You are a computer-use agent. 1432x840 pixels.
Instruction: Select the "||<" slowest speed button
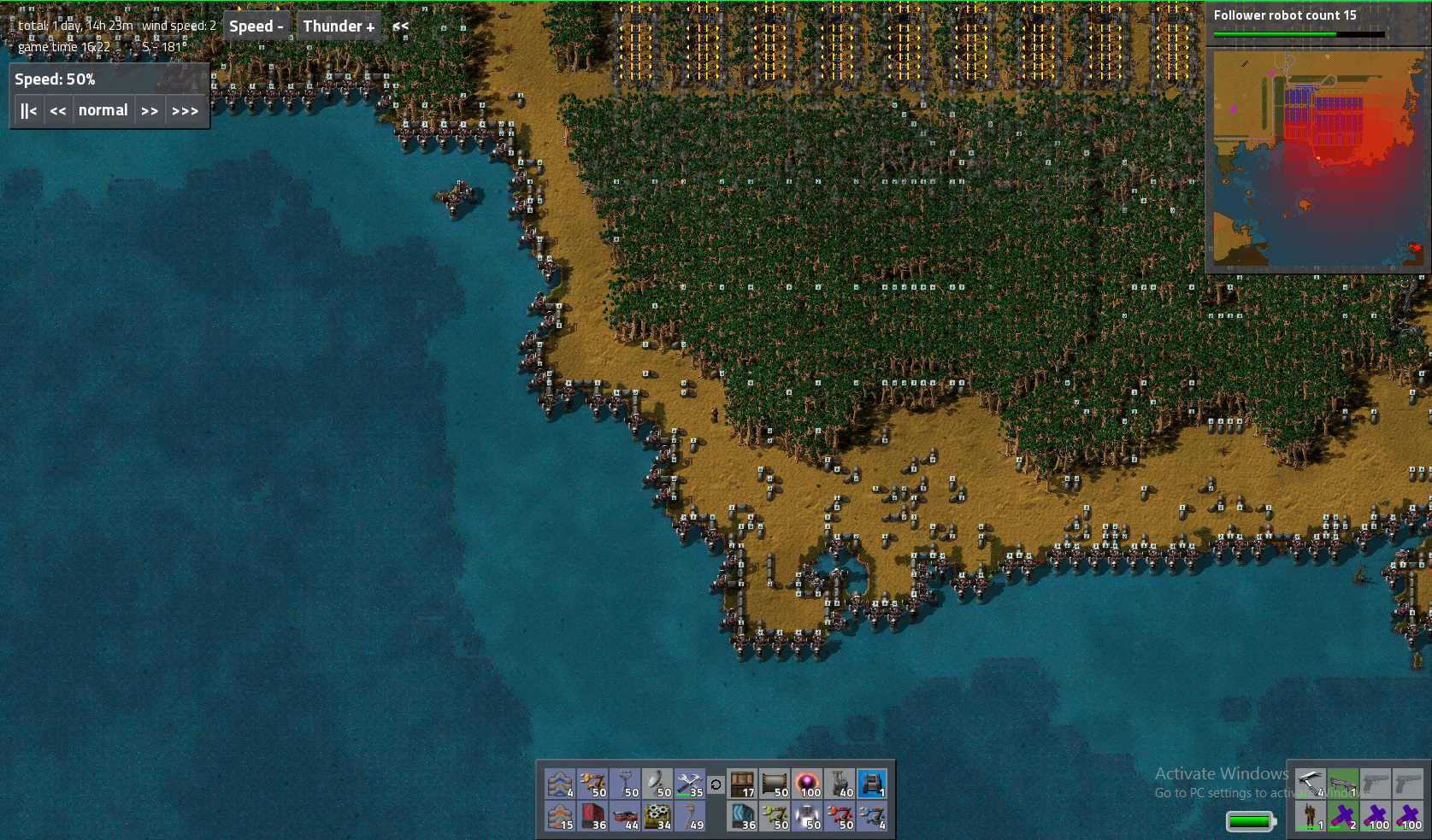[x=29, y=110]
